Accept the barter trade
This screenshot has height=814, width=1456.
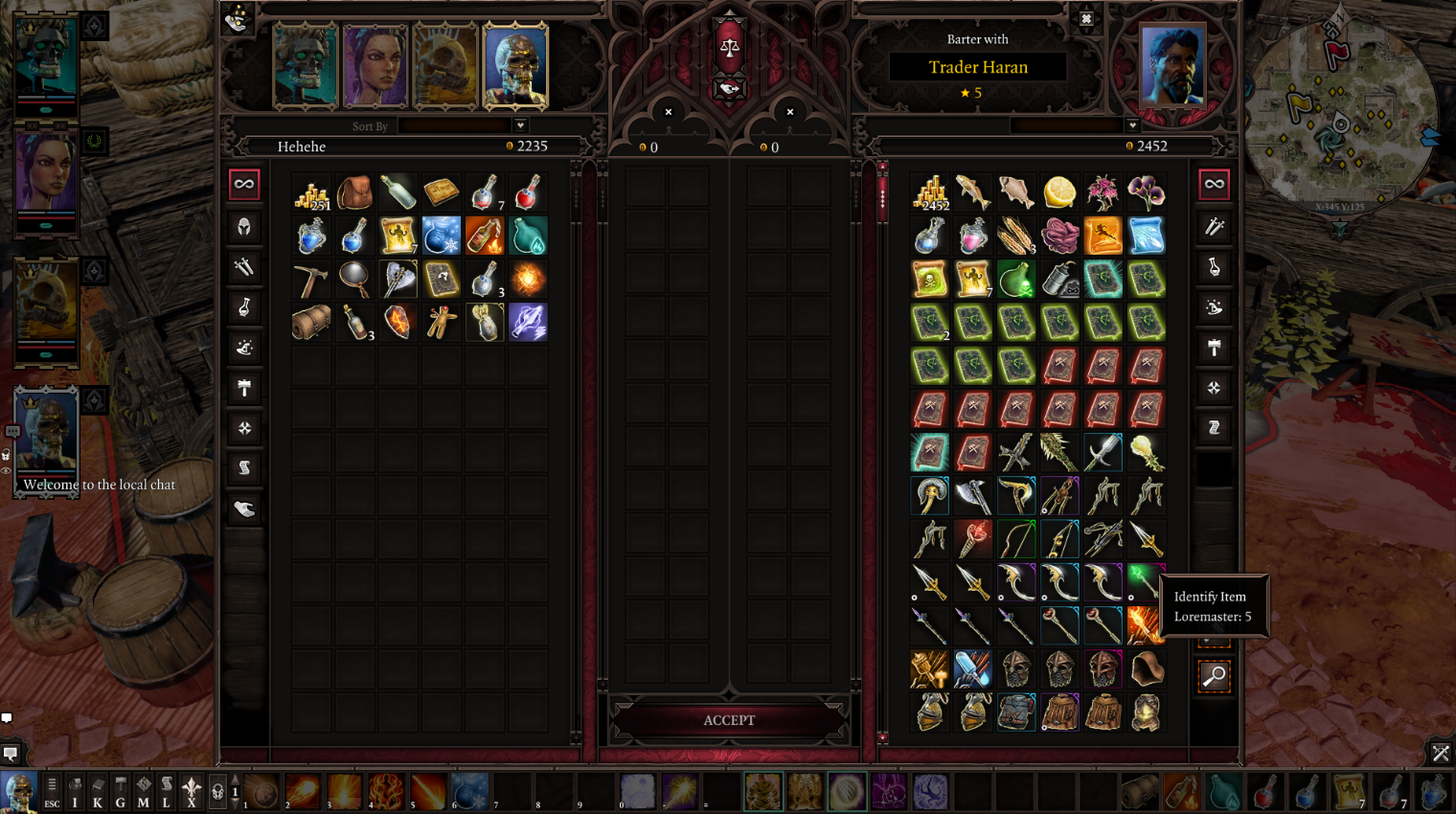pos(729,720)
